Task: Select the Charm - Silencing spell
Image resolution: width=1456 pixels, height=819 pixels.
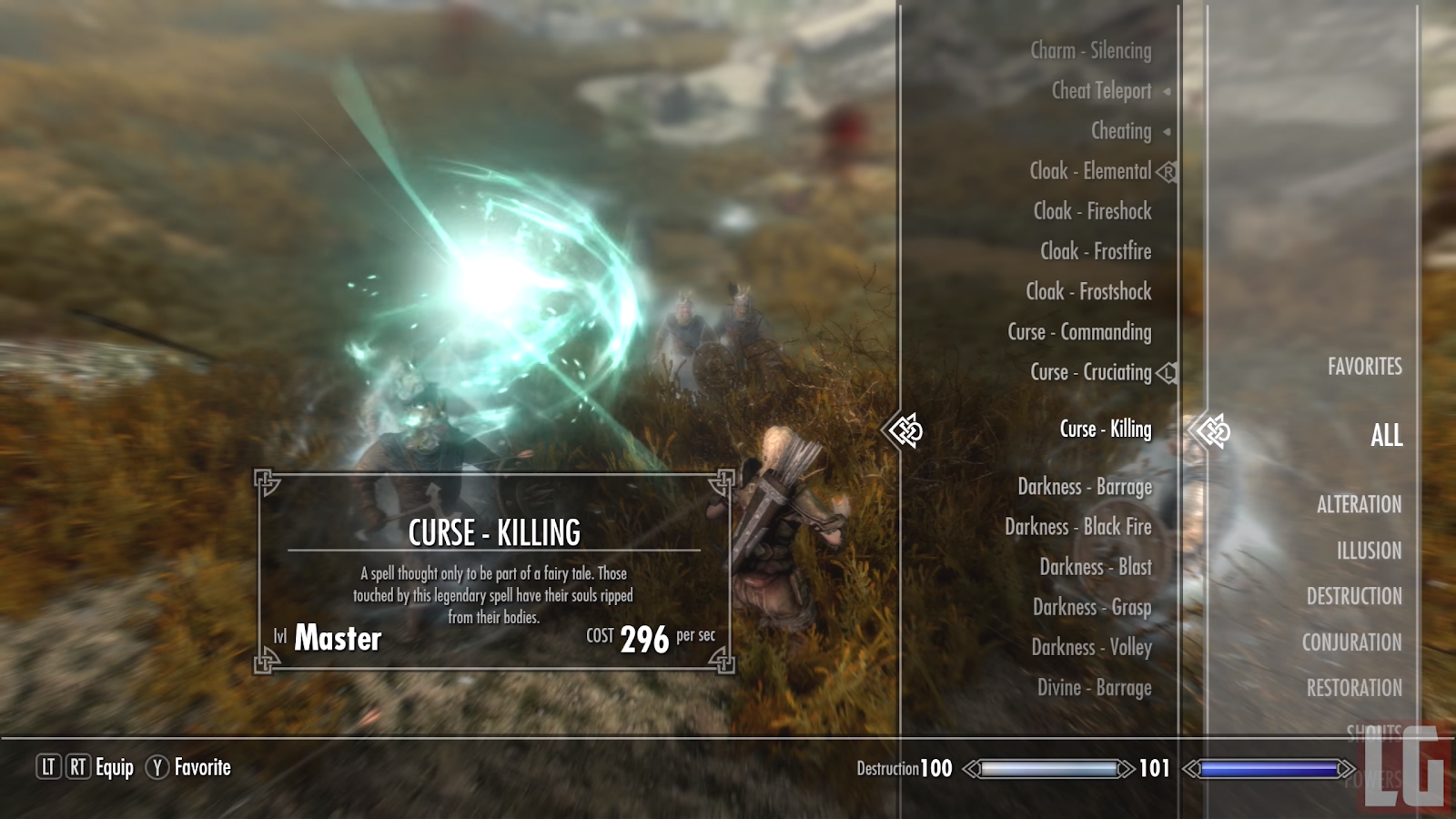Action: [x=1090, y=51]
